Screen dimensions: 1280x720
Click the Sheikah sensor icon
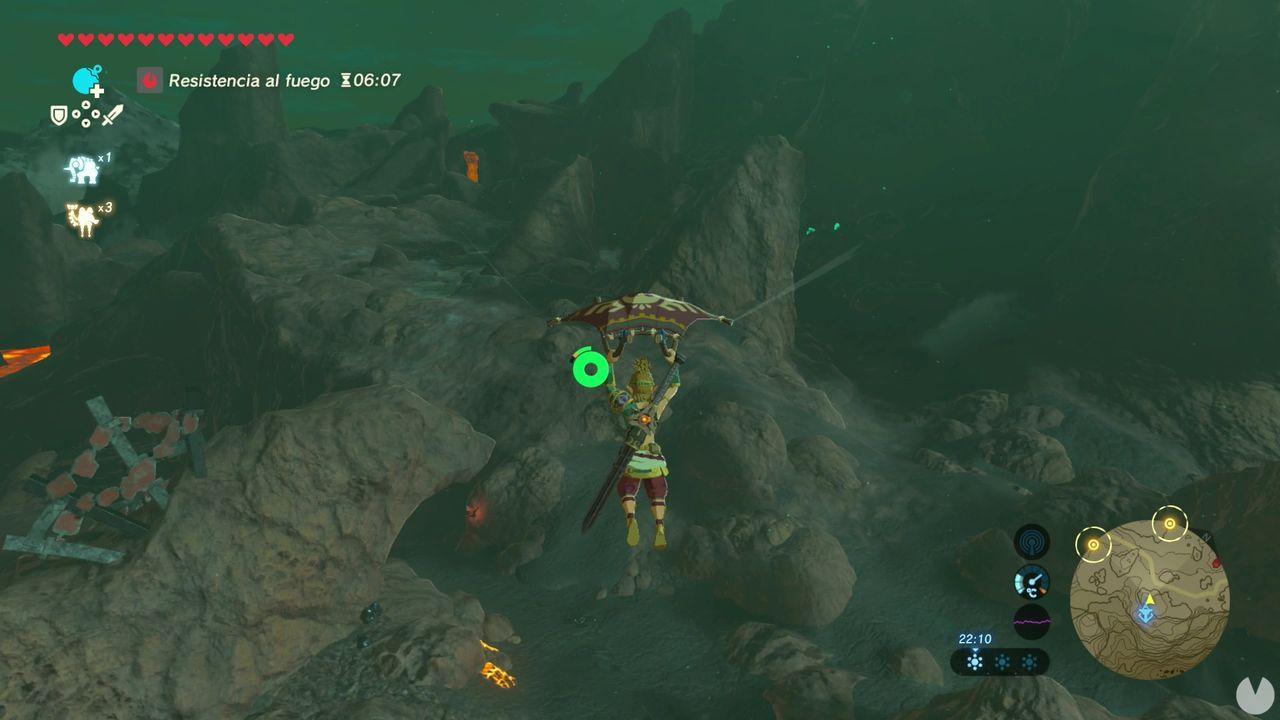pos(1031,543)
